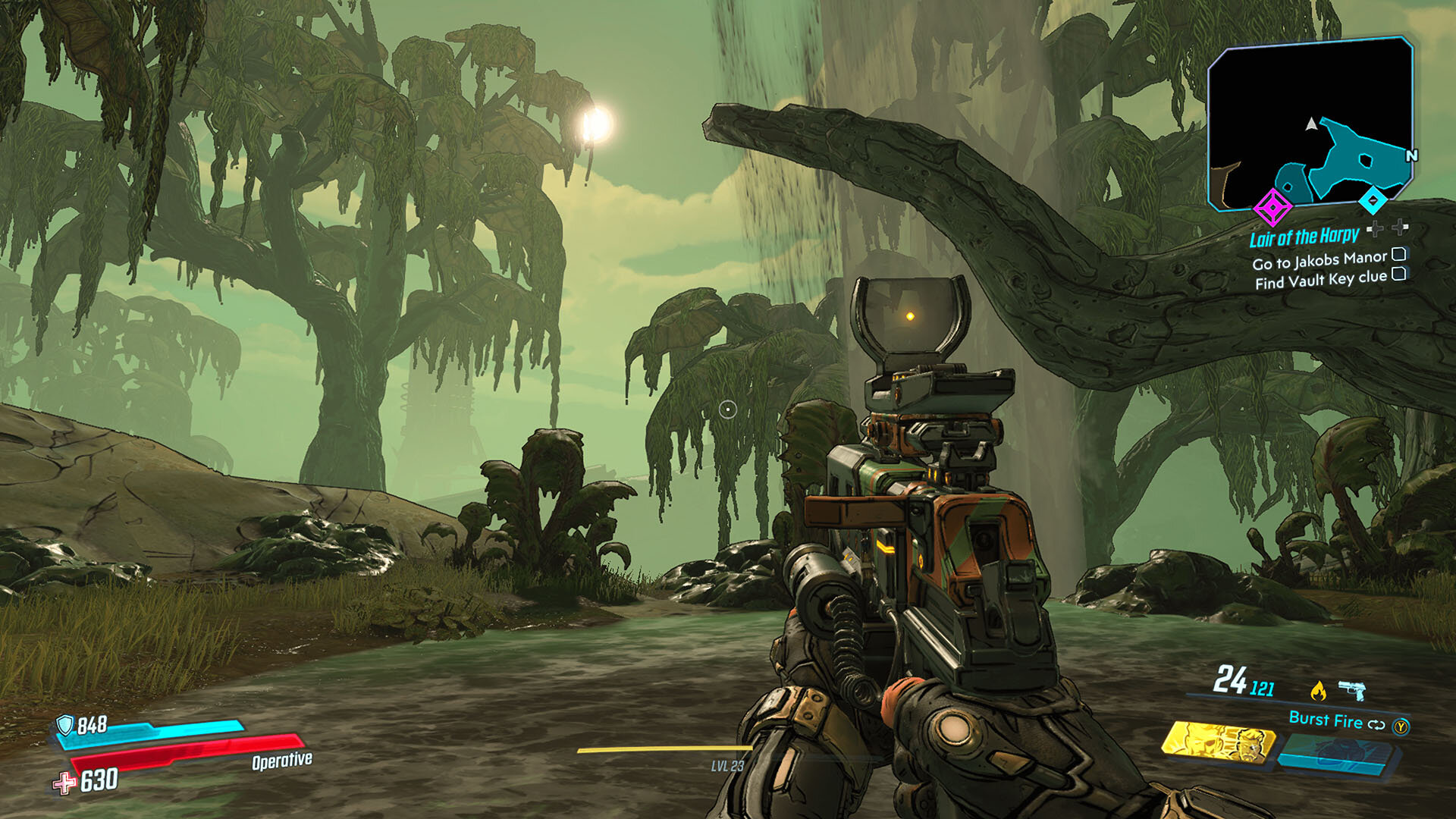Screen dimensions: 1456x819
Task: Check the Go to Jakobs Manor objective box
Action: click(1399, 254)
